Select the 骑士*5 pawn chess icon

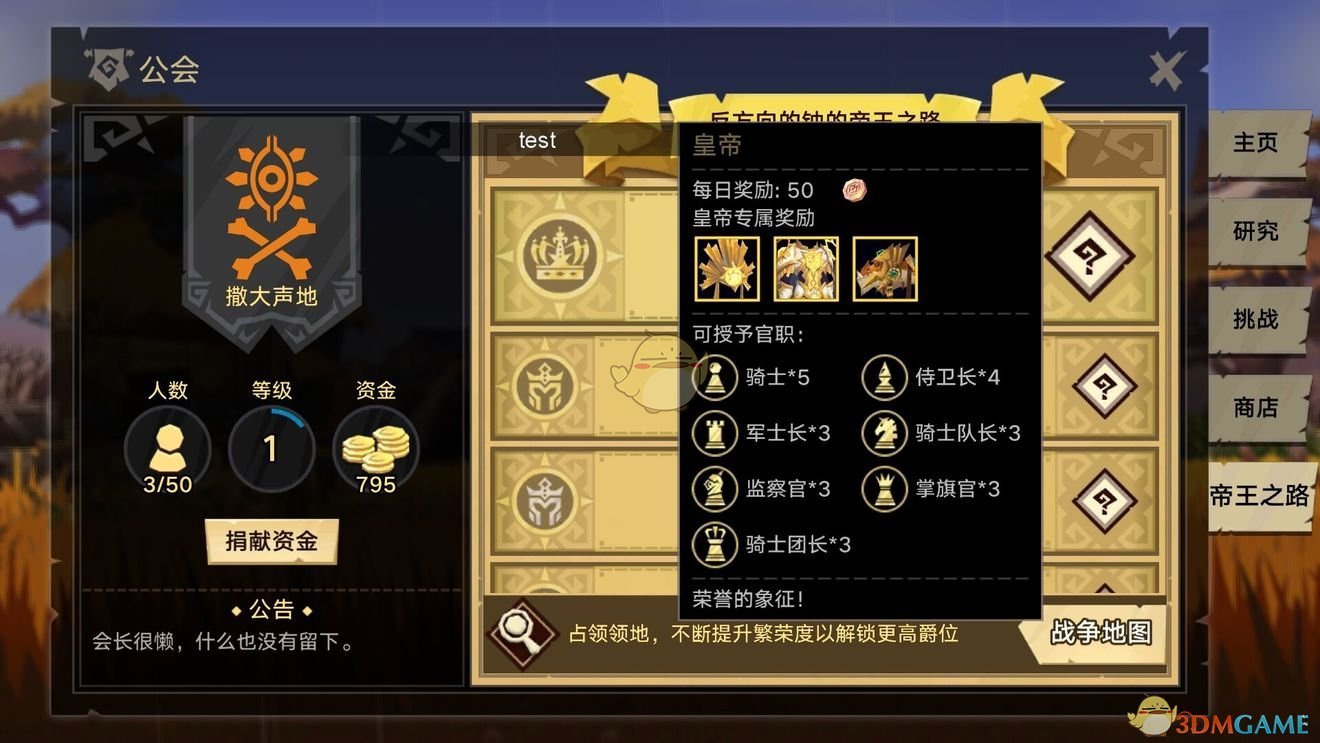[716, 377]
